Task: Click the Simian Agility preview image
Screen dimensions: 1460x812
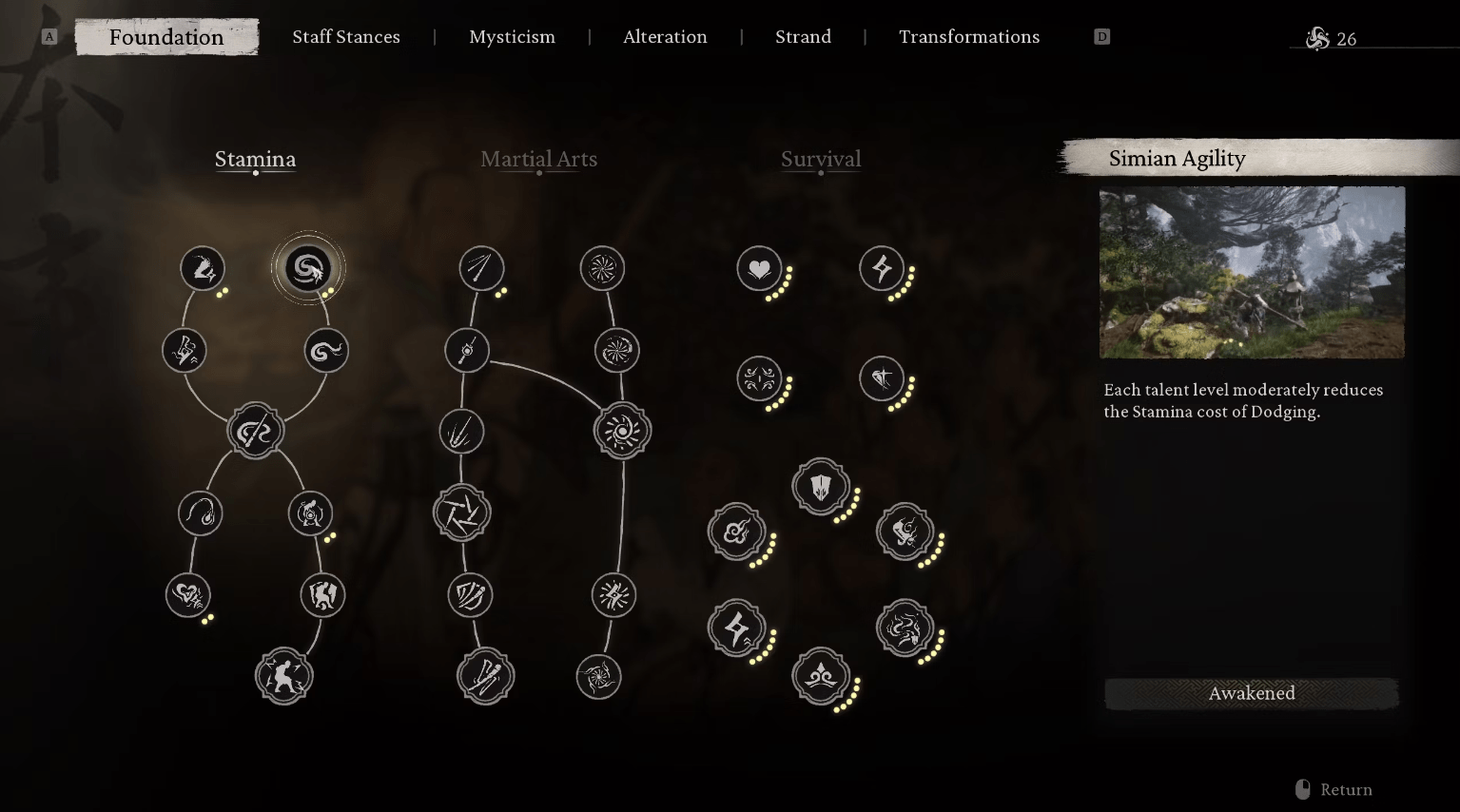Action: [1251, 273]
